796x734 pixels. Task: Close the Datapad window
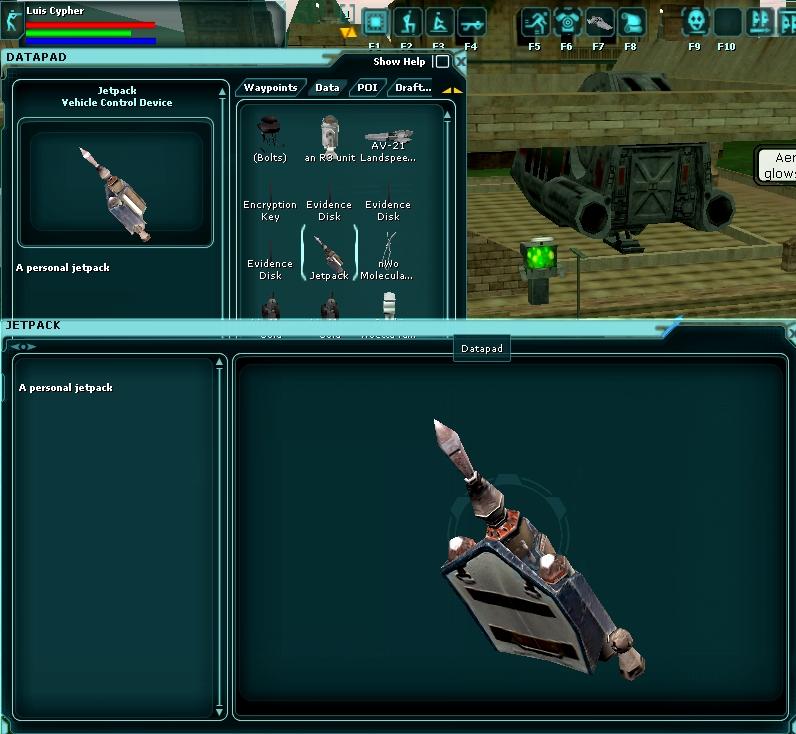point(460,62)
